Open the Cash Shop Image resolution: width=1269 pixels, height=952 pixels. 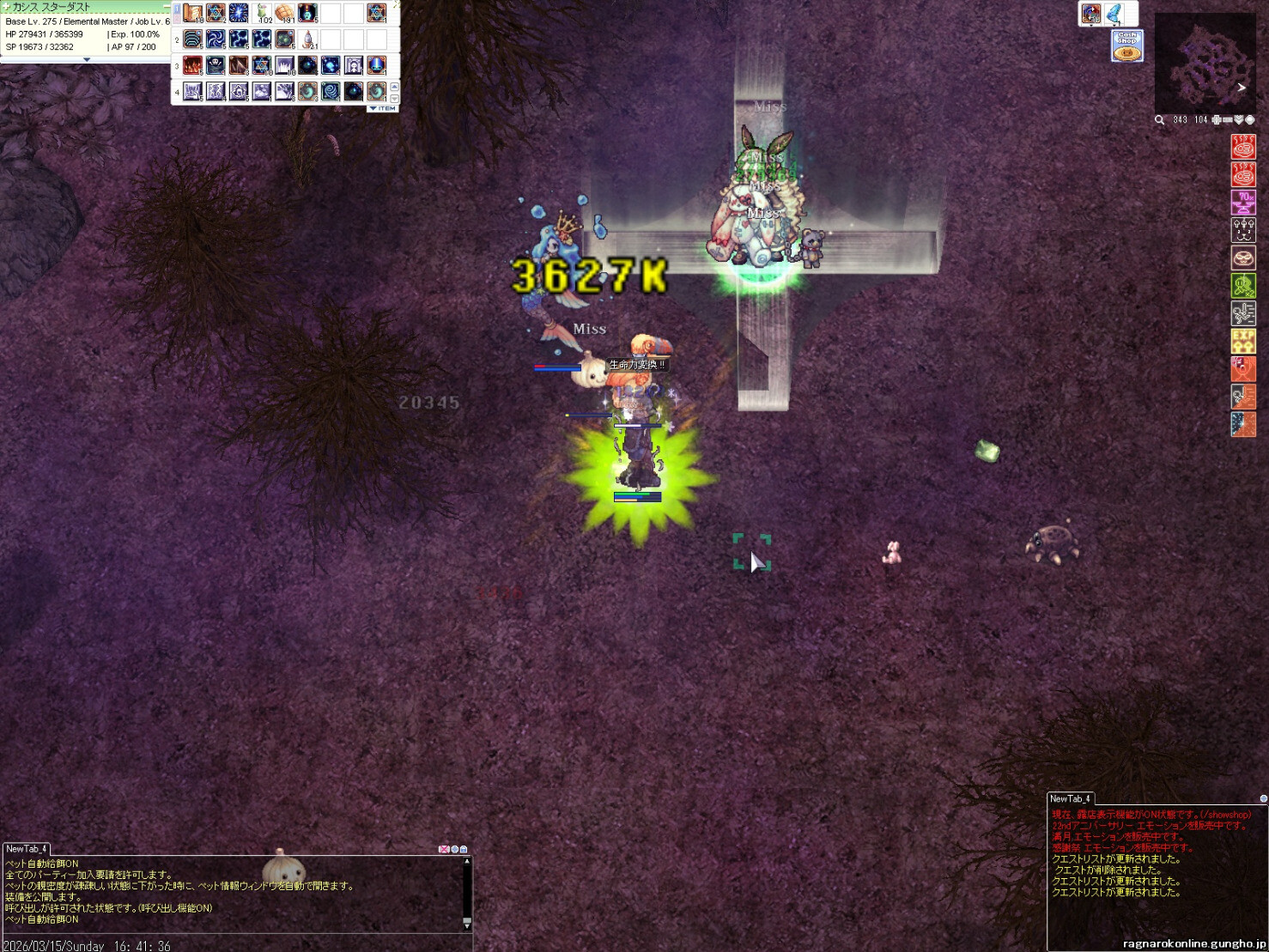(1127, 45)
